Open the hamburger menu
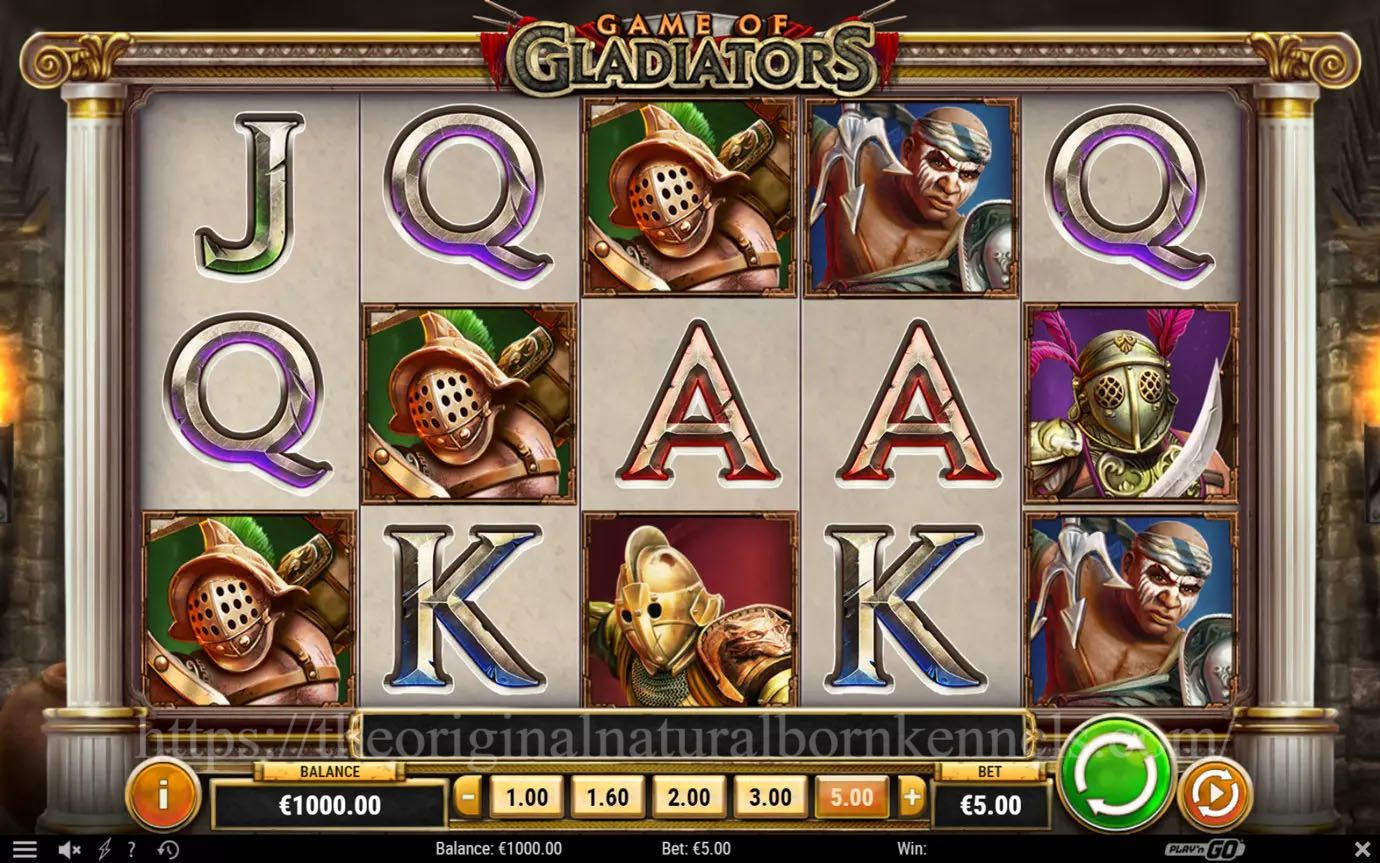 coord(25,850)
